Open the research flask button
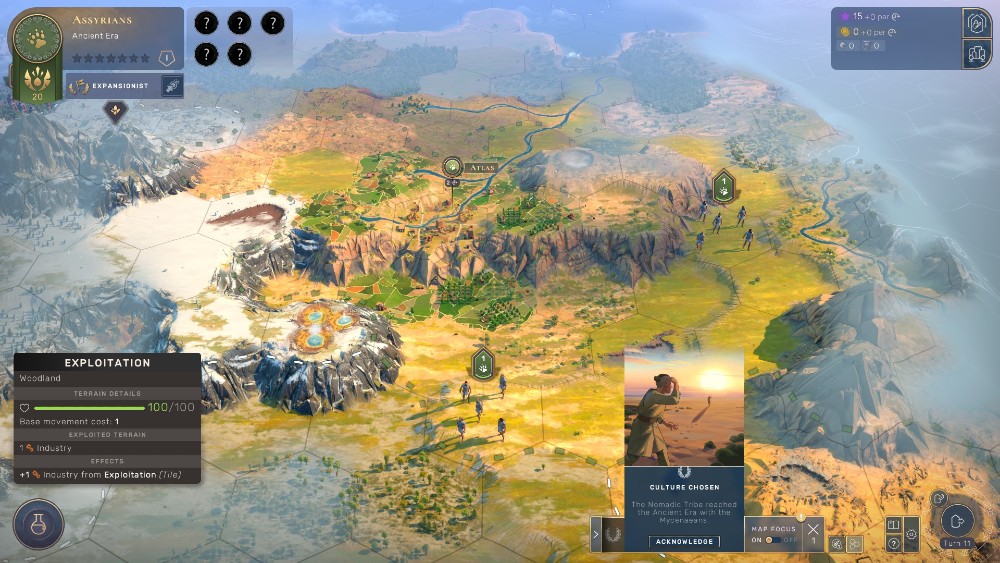Image resolution: width=1000 pixels, height=563 pixels. tap(38, 525)
